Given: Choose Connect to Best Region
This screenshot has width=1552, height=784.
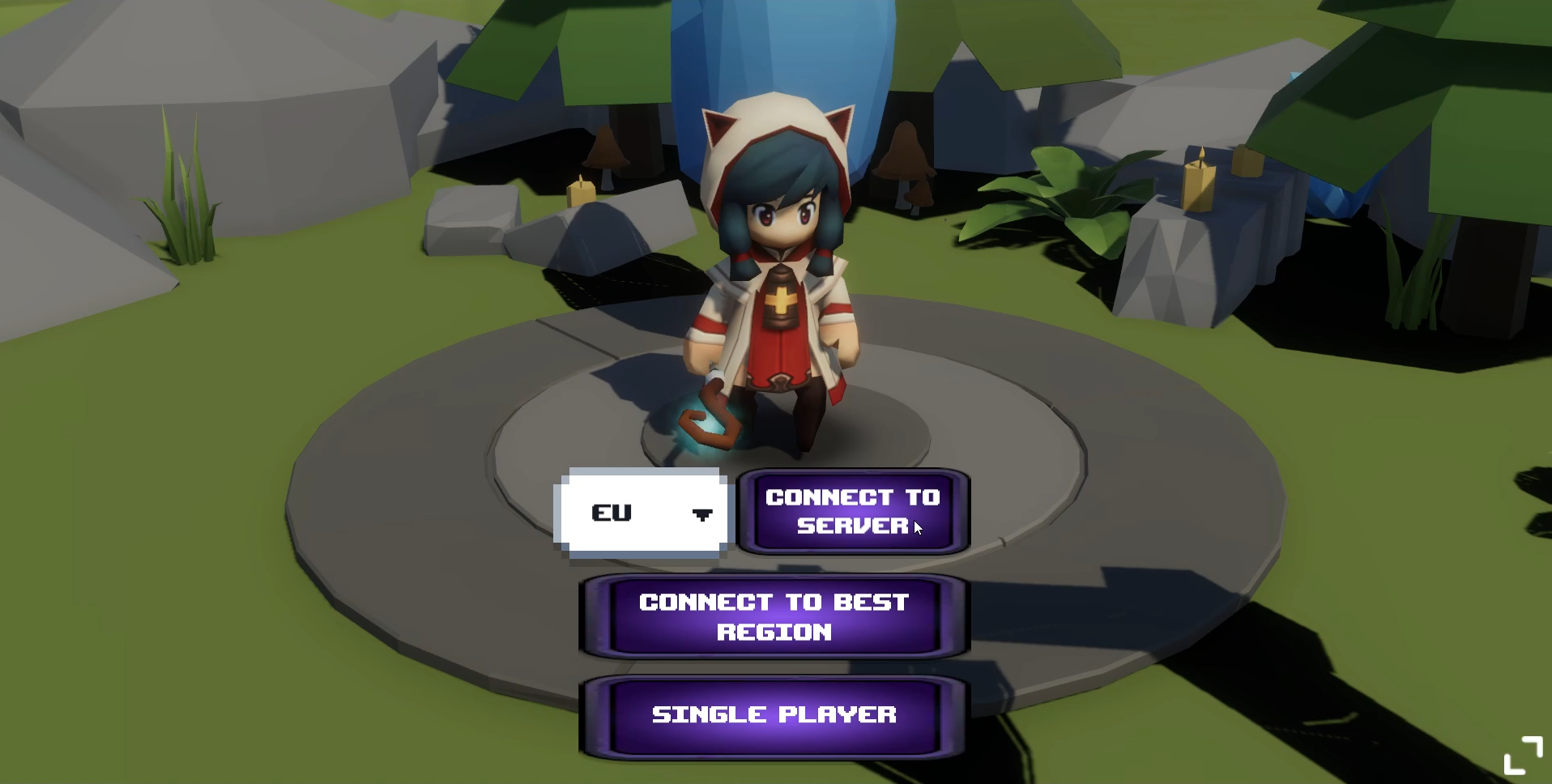Looking at the screenshot, I should point(774,617).
